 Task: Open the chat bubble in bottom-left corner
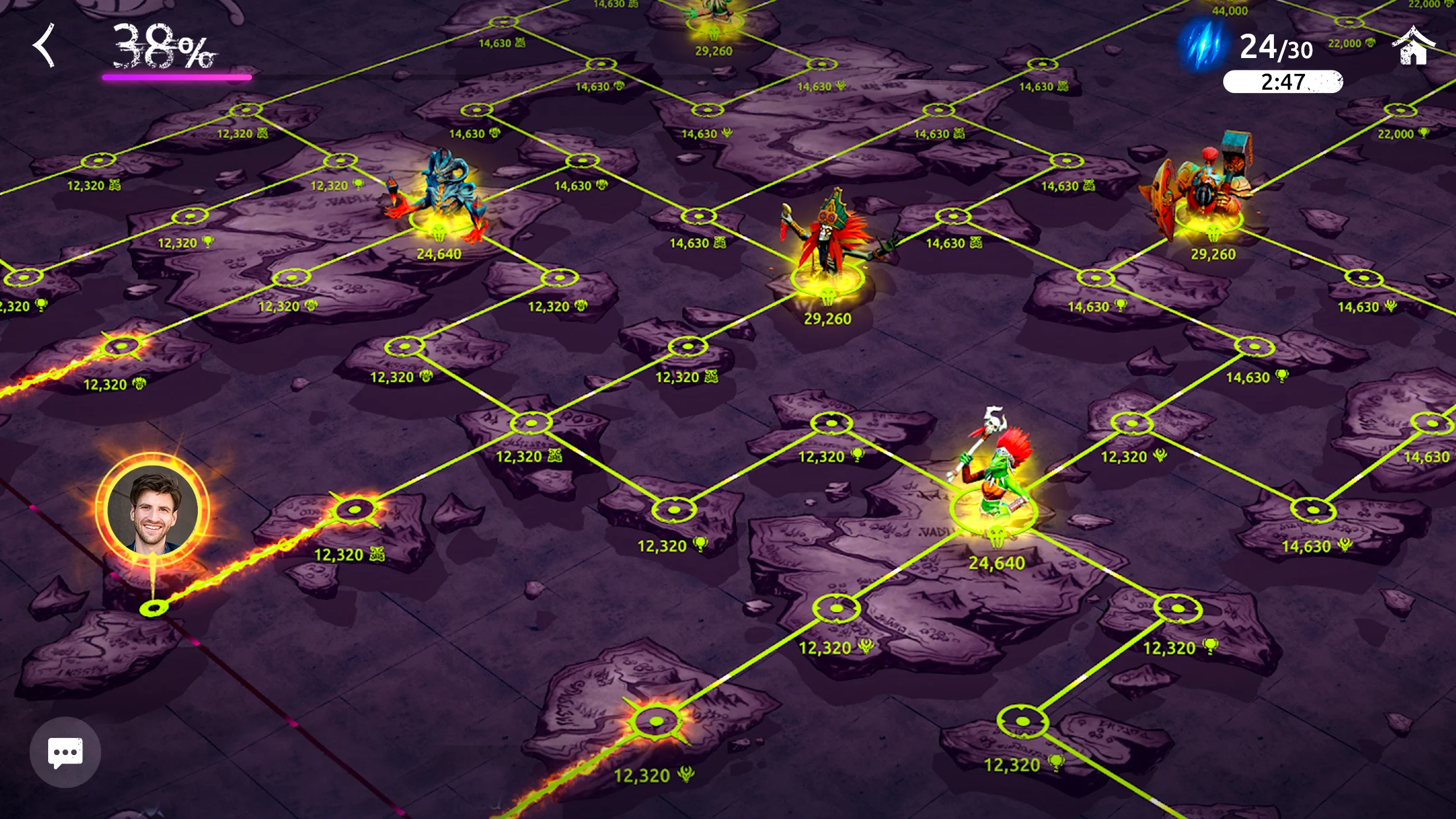(x=64, y=752)
